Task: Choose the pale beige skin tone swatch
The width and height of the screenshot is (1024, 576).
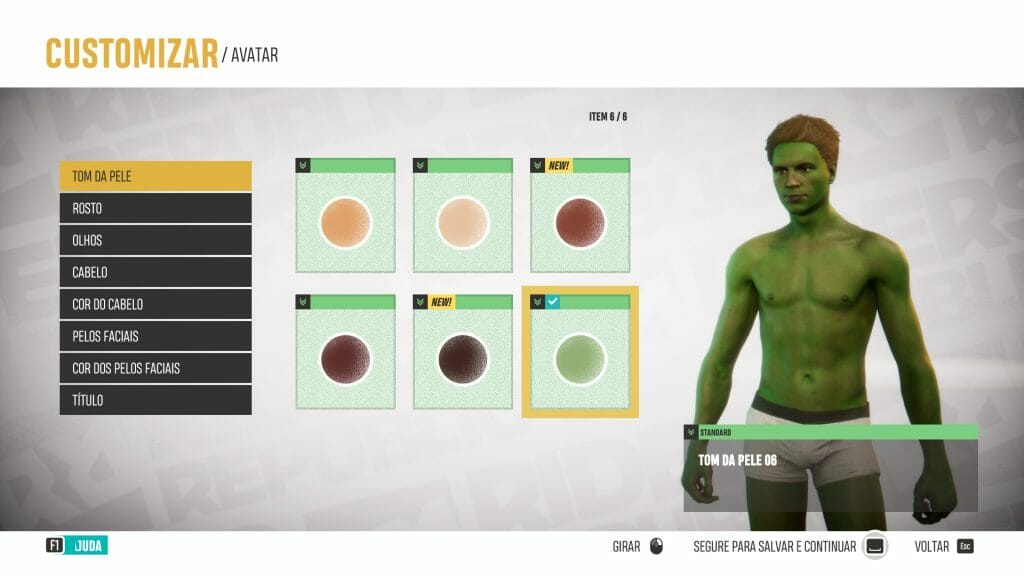Action: click(463, 222)
